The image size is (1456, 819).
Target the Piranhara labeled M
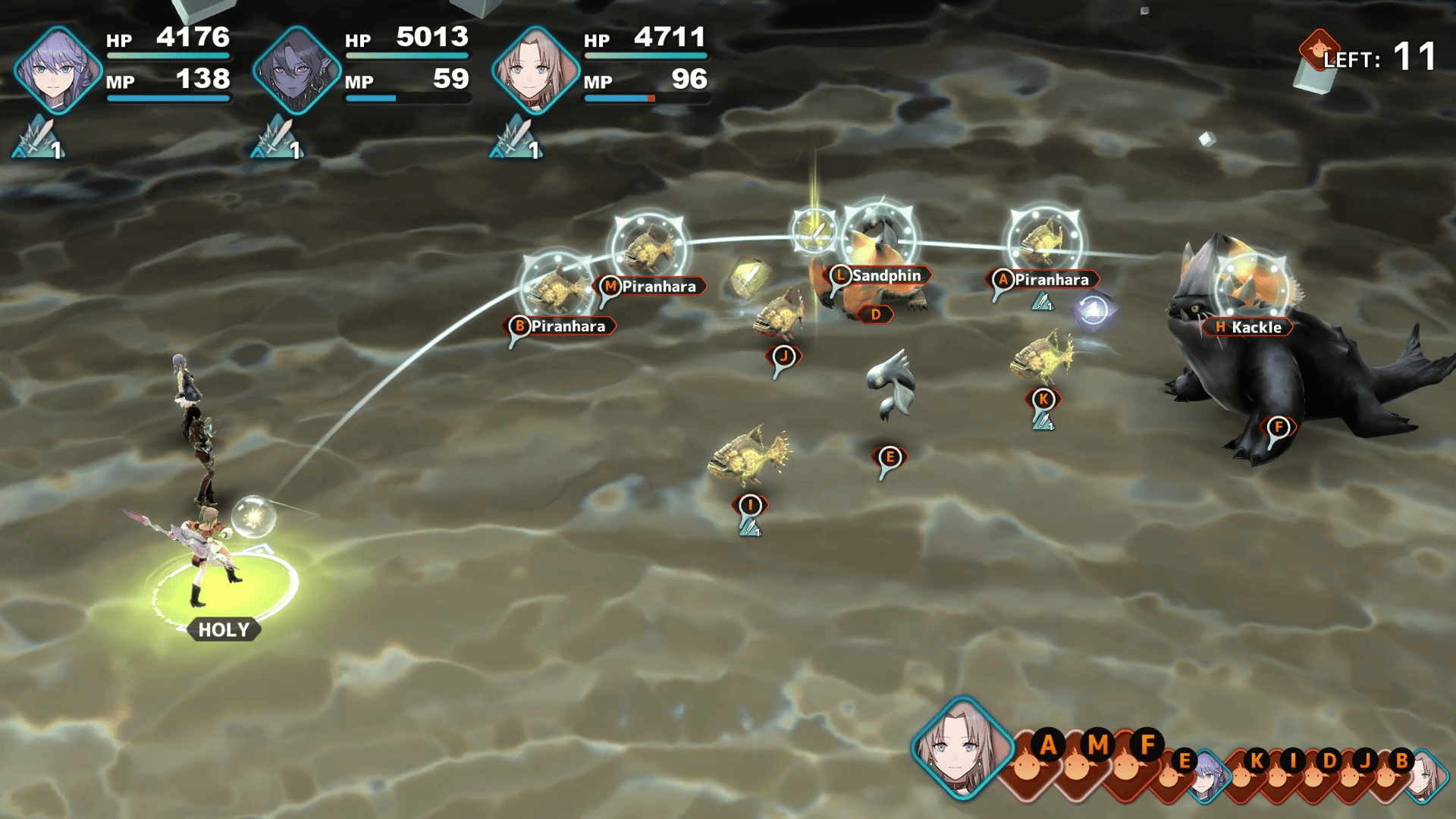pos(652,287)
